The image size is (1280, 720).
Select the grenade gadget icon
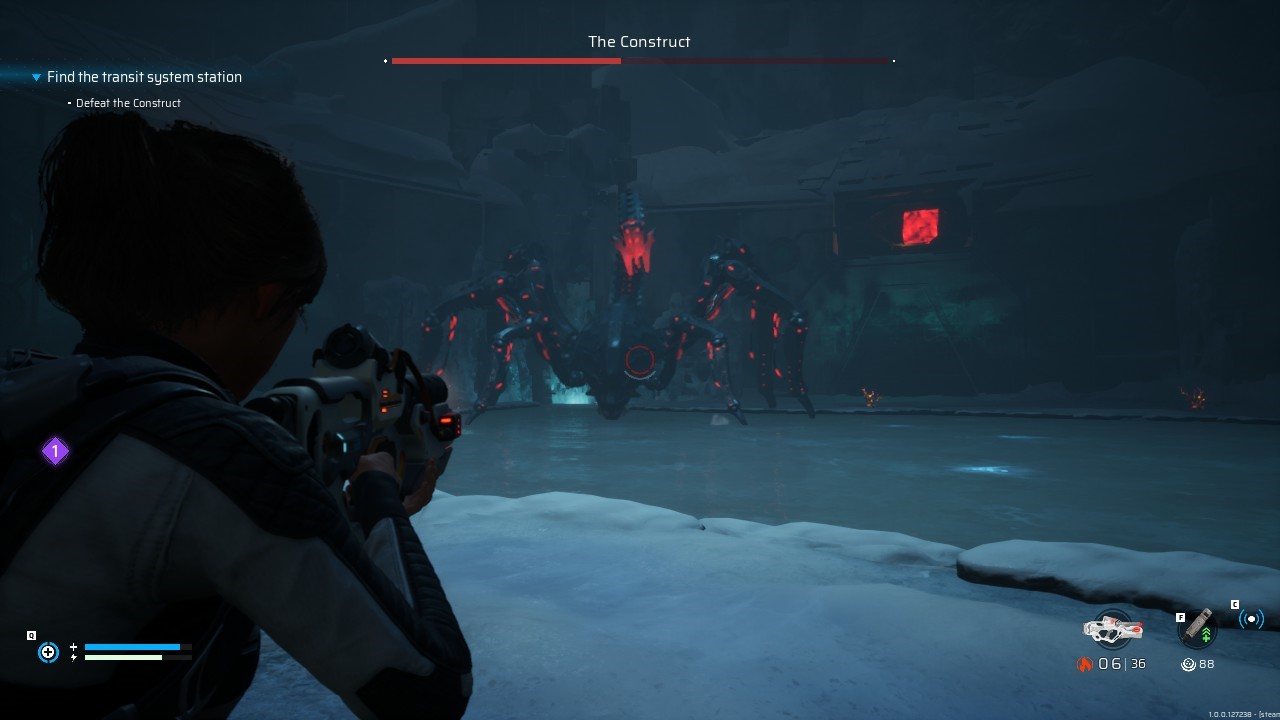pos(1196,628)
